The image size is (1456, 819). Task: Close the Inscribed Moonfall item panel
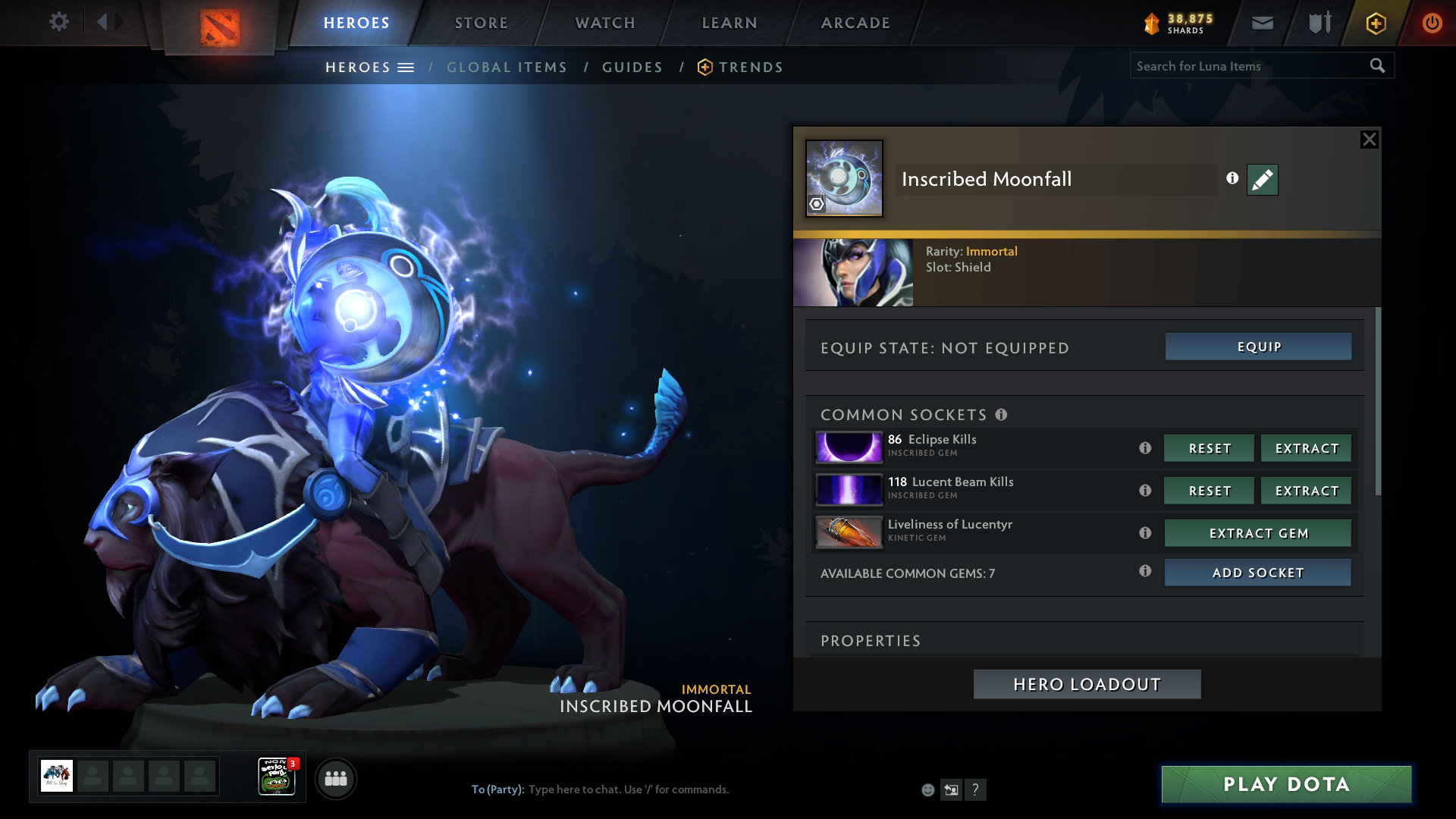pyautogui.click(x=1369, y=140)
